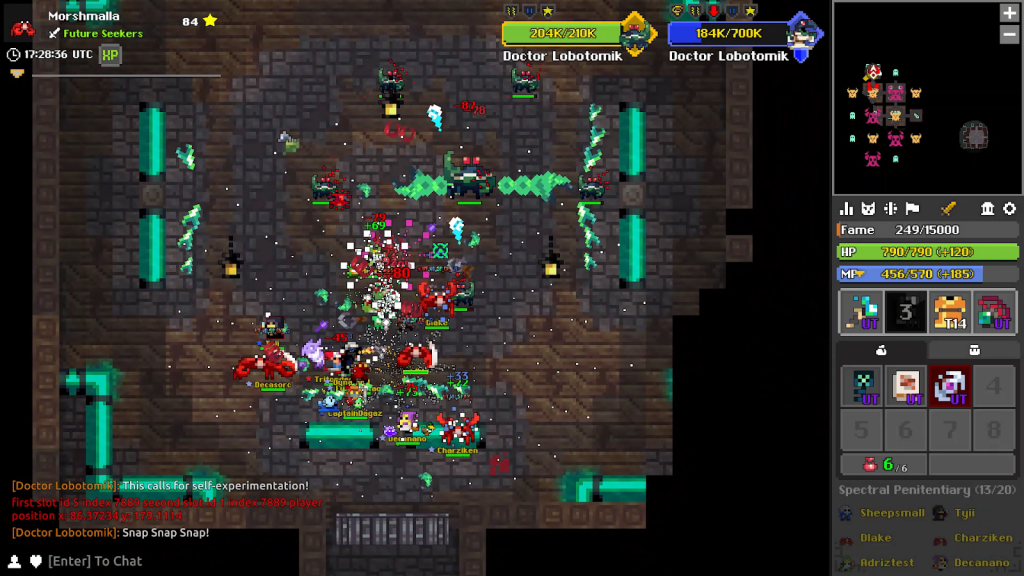Switch to the backpack inventory tab
The width and height of the screenshot is (1024, 576).
coord(973,350)
